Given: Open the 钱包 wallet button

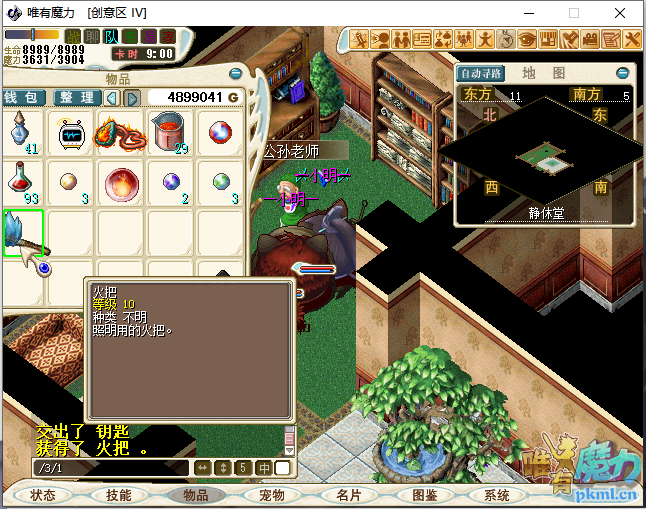Looking at the screenshot, I should [22, 97].
